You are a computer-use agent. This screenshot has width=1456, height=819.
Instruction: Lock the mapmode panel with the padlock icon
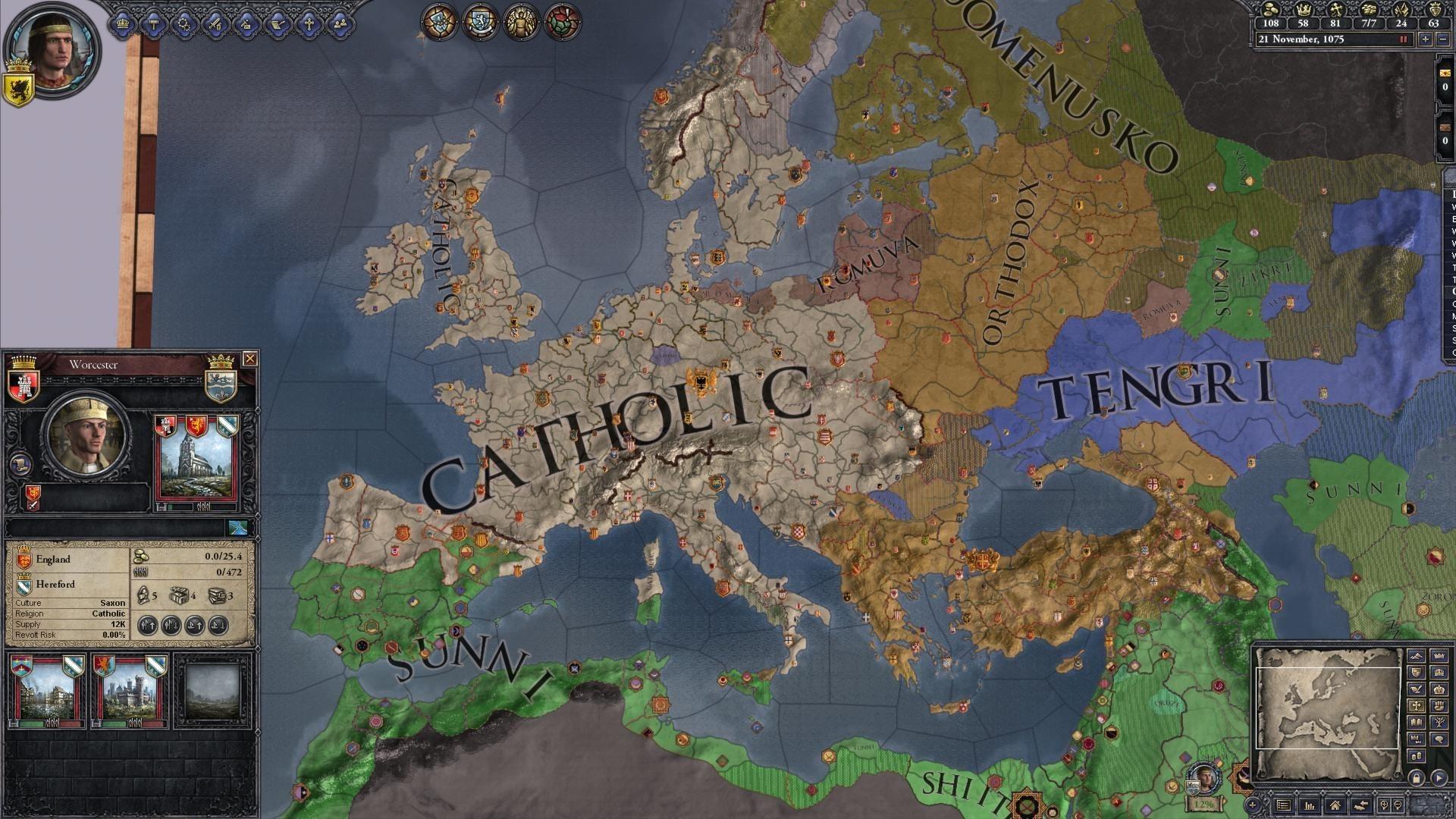tap(1417, 777)
